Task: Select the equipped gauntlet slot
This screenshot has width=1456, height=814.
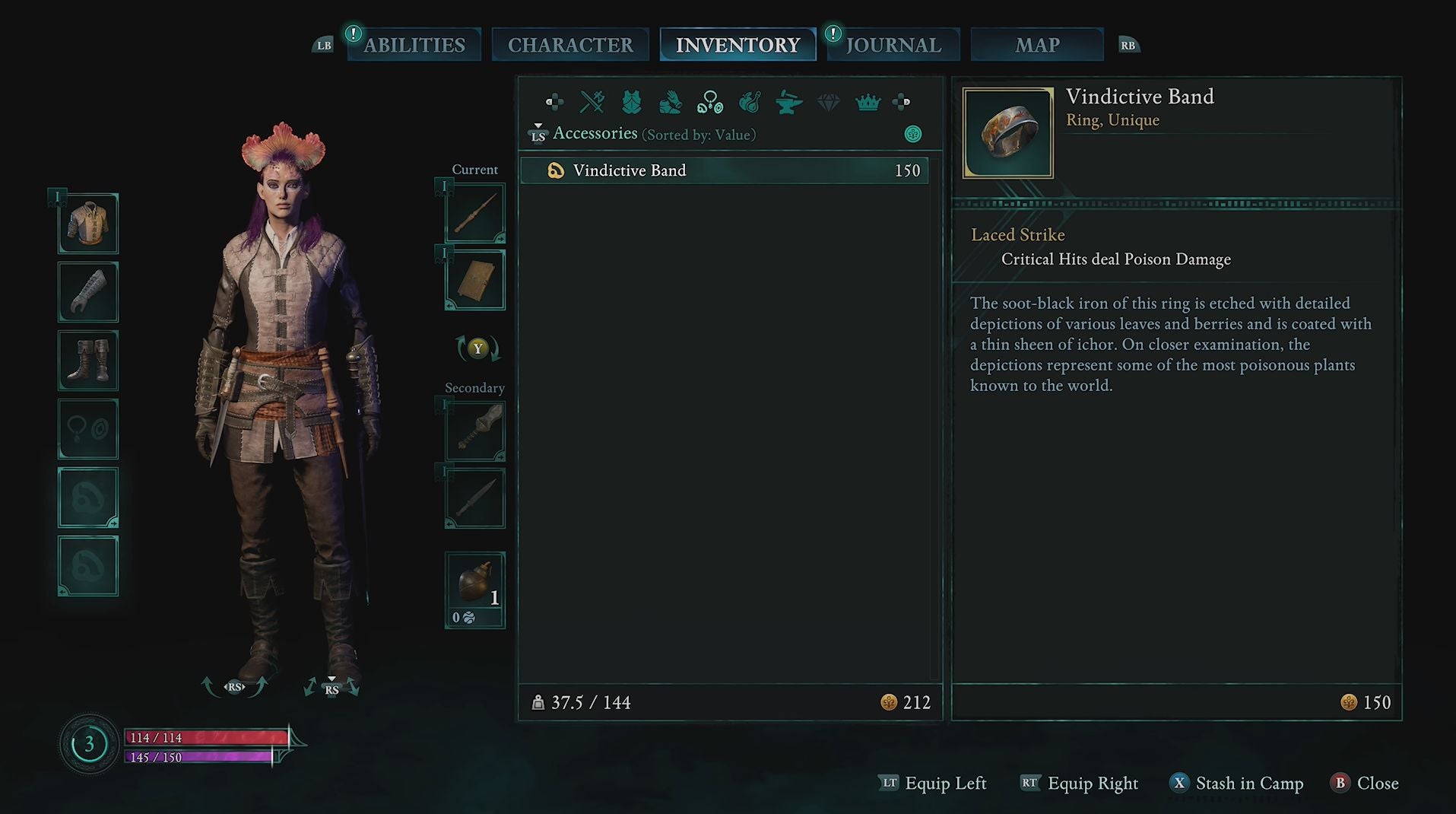Action: tap(88, 292)
